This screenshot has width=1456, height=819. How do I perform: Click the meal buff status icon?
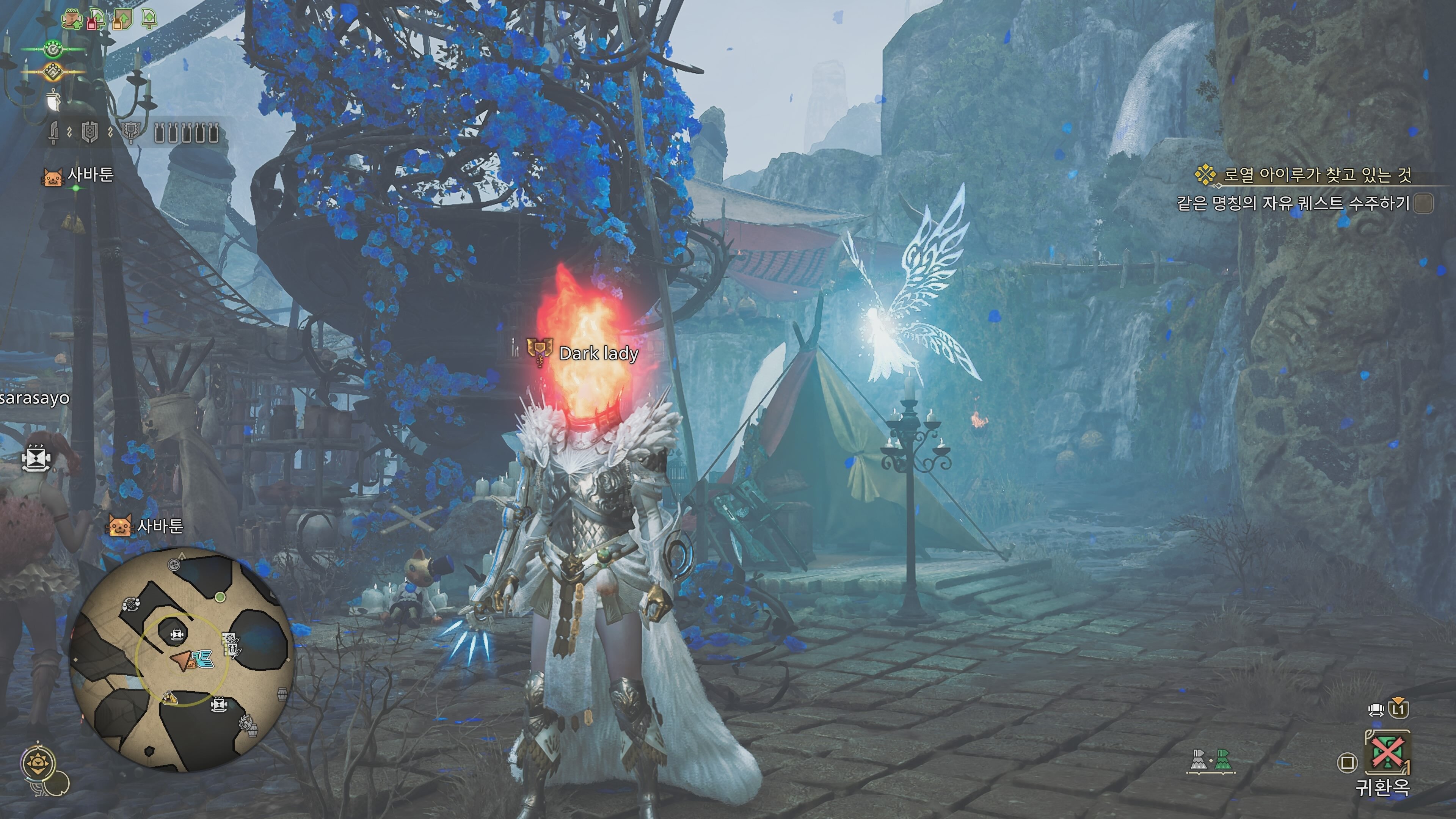pos(72,20)
